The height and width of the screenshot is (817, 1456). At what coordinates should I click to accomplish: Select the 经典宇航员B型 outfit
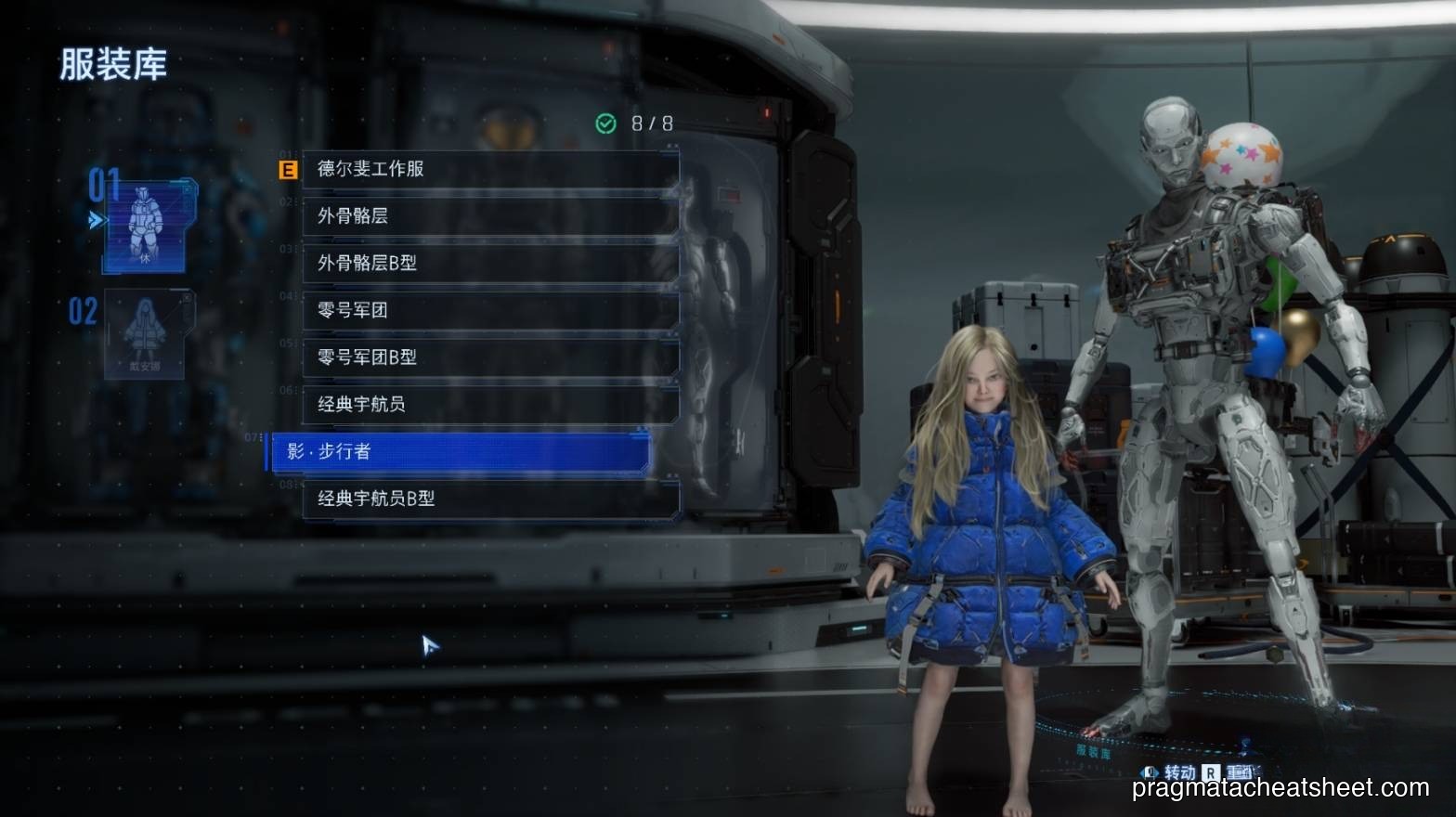pyautogui.click(x=490, y=499)
